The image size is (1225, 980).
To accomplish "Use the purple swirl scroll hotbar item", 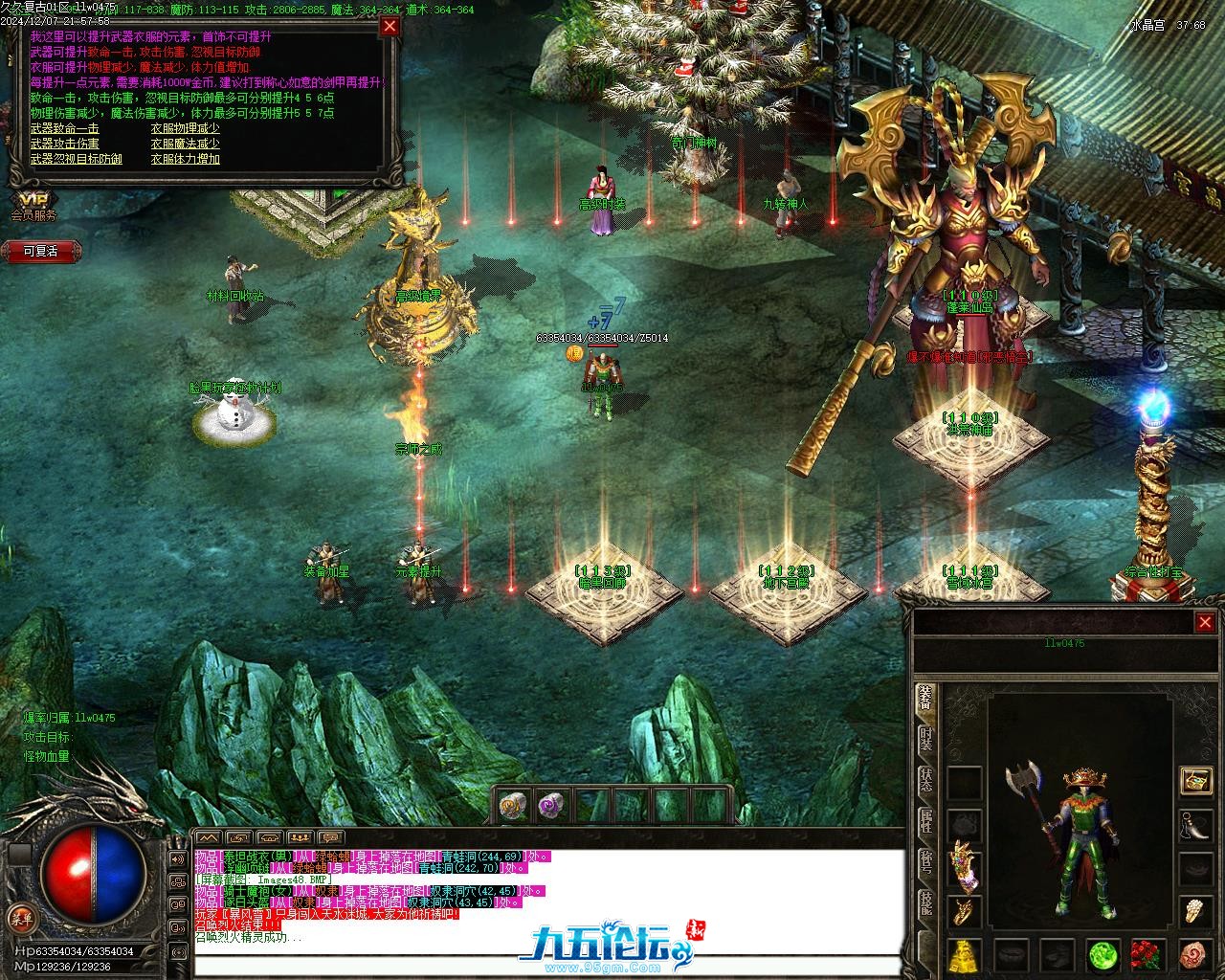I will (550, 806).
